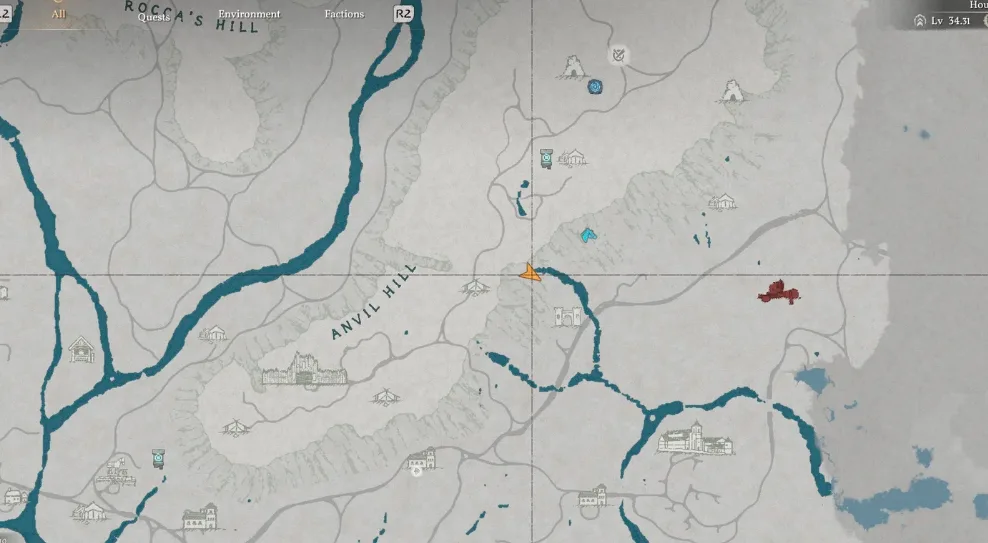Open the Factions filter tab
The height and width of the screenshot is (543, 988).
tap(344, 15)
